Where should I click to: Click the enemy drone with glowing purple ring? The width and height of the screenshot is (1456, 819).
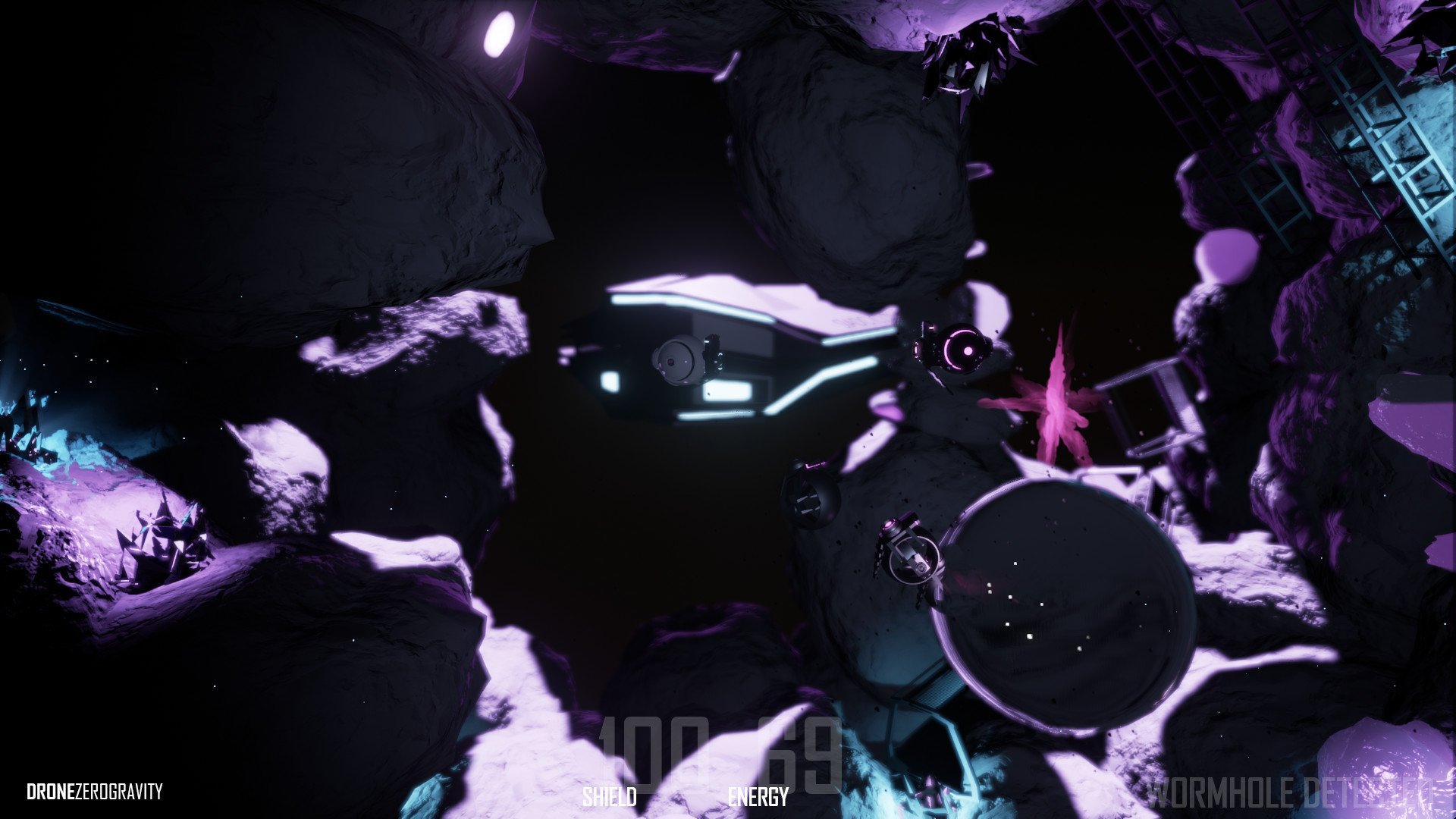(962, 350)
